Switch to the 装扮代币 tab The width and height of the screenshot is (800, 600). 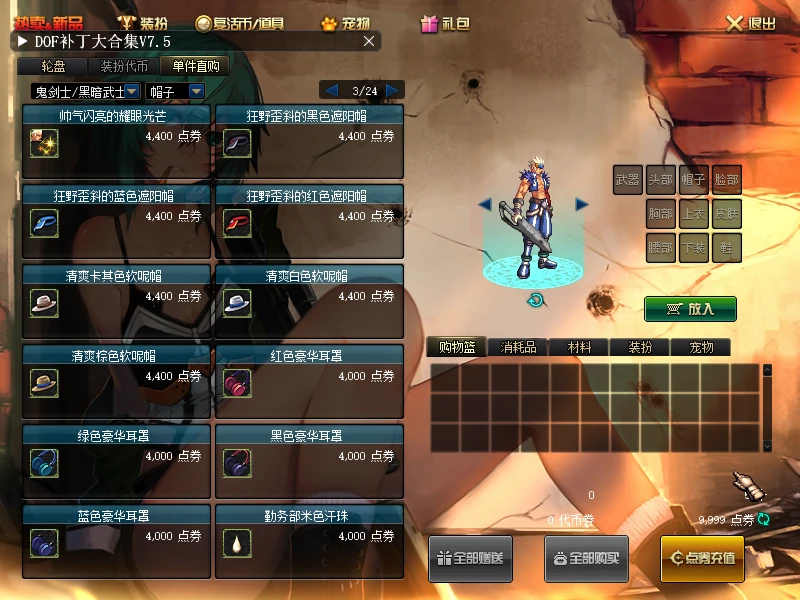pos(124,66)
